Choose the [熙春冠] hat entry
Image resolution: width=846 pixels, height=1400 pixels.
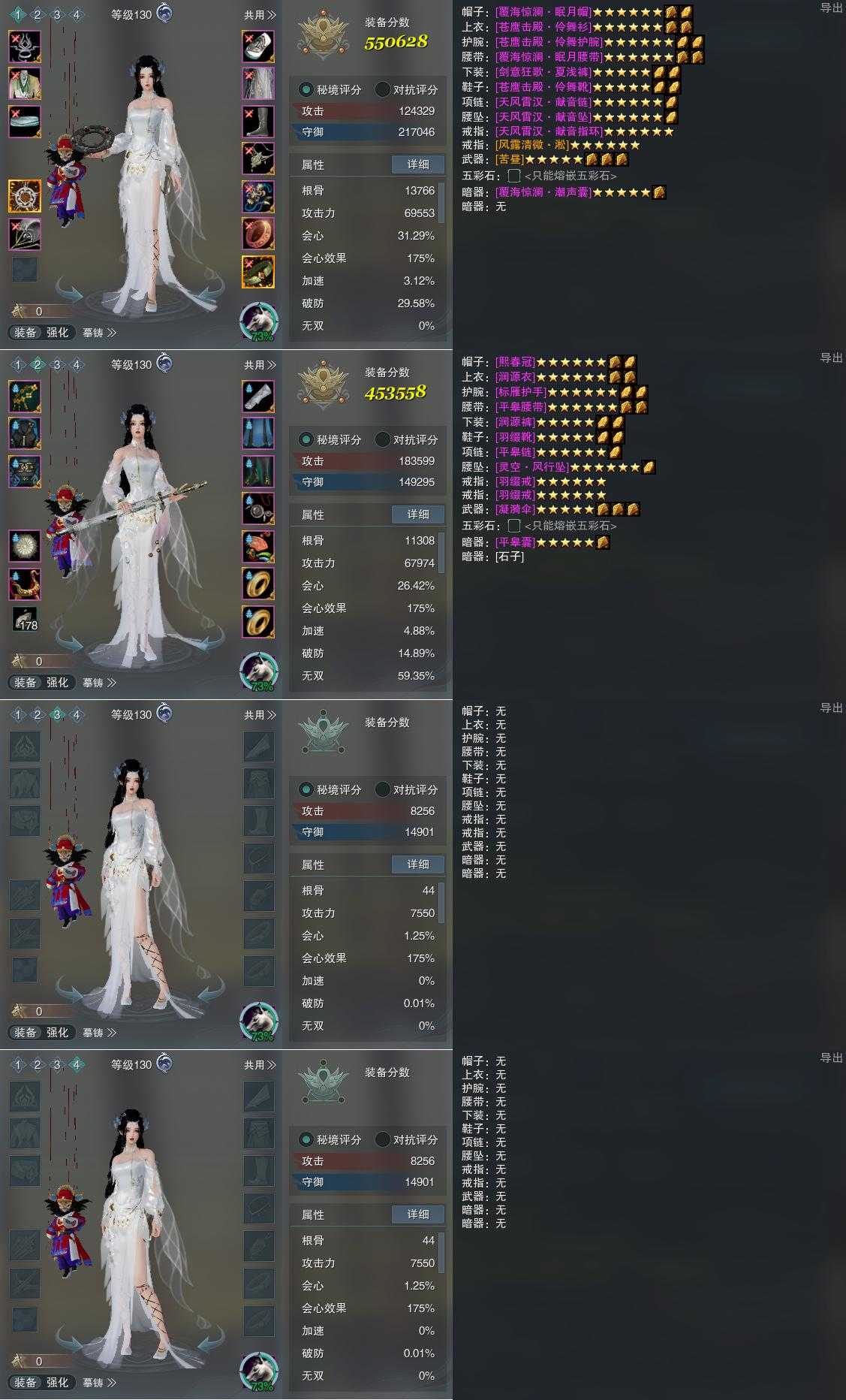[x=515, y=362]
